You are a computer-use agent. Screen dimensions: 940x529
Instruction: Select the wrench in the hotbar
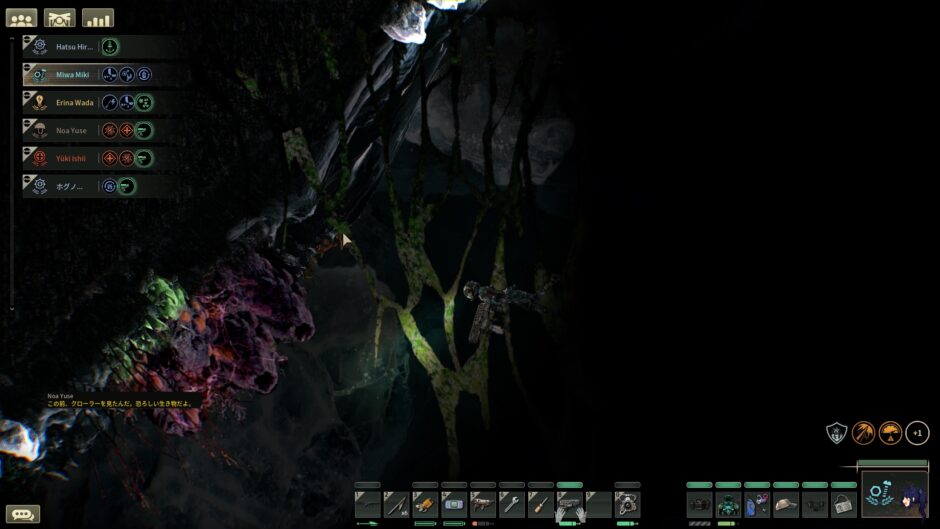click(x=512, y=504)
